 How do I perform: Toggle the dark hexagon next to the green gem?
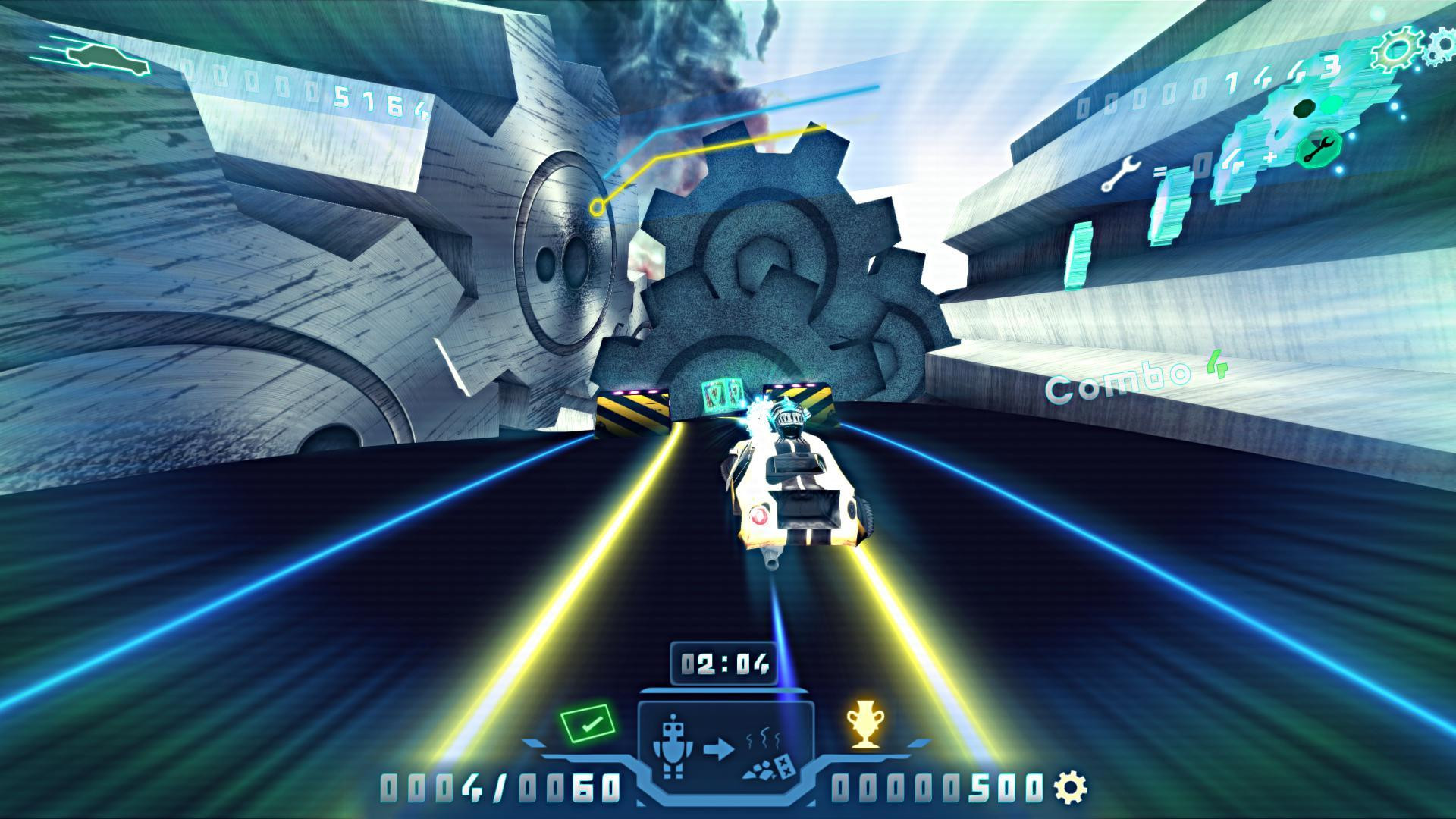click(x=1304, y=108)
